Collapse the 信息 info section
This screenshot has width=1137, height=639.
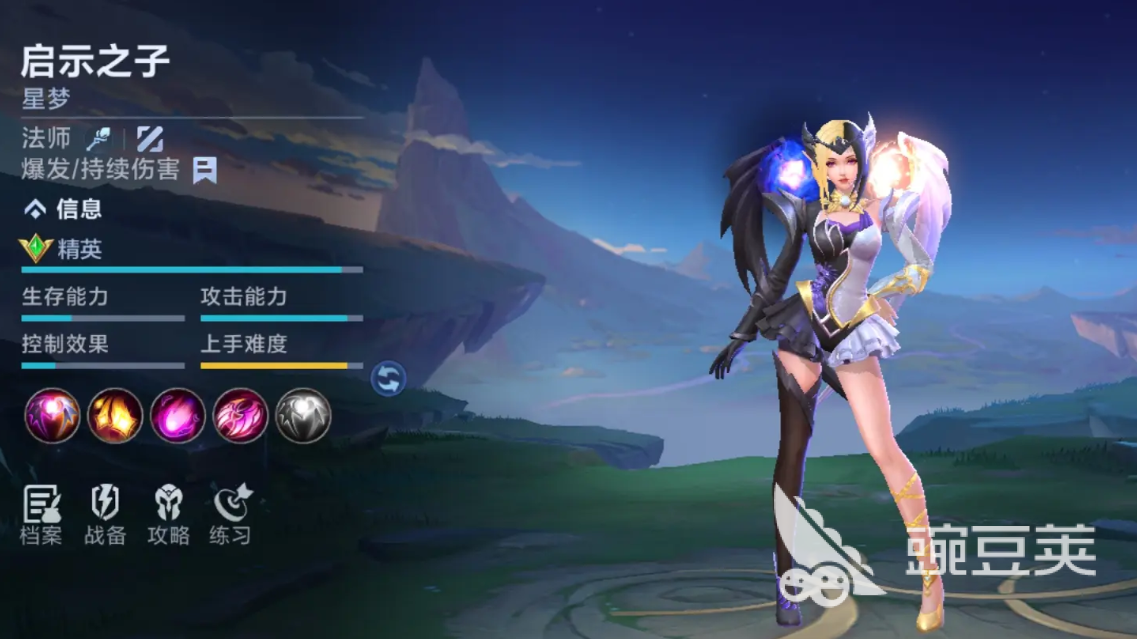pos(36,209)
